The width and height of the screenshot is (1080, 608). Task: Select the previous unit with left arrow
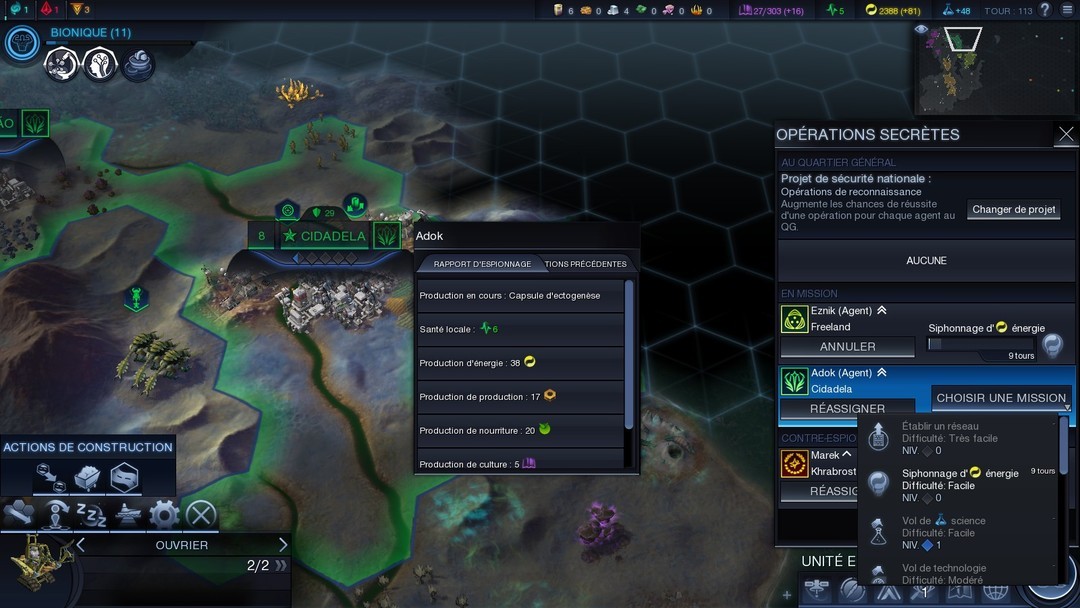tap(81, 545)
